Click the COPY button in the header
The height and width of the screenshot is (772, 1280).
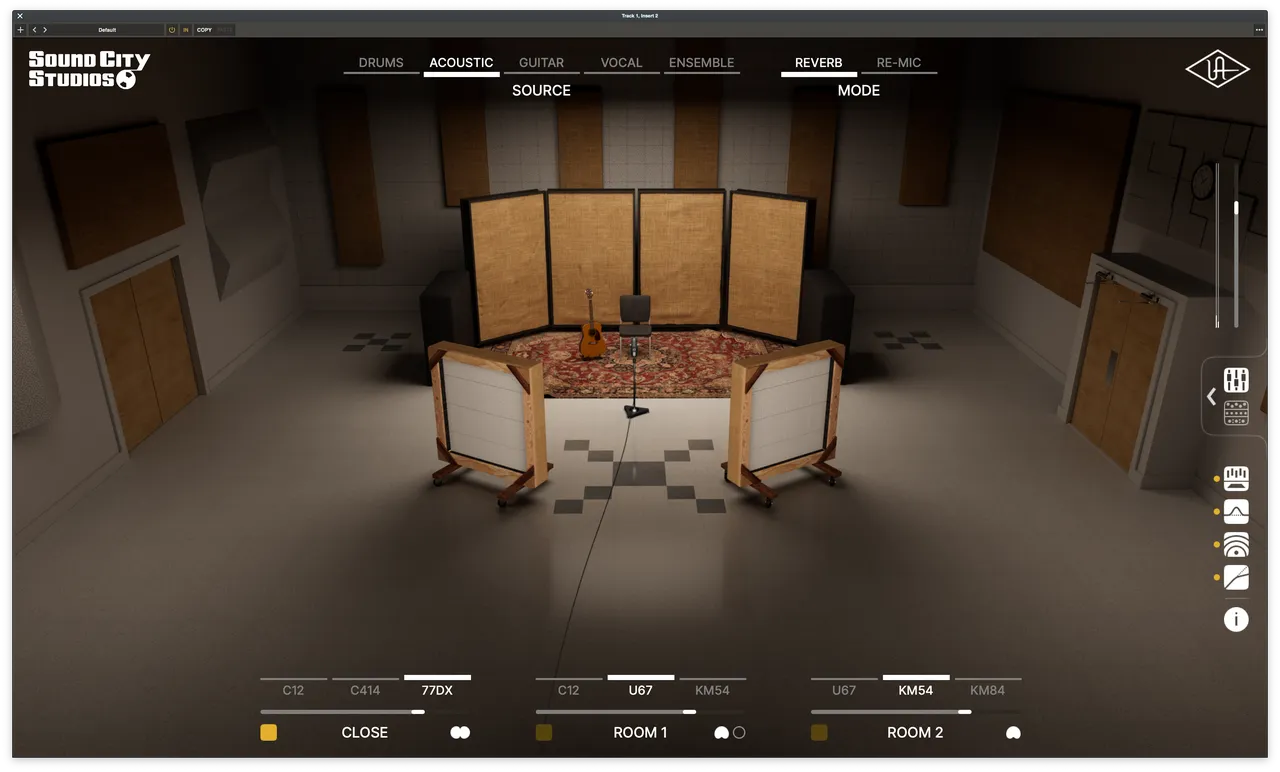(206, 30)
